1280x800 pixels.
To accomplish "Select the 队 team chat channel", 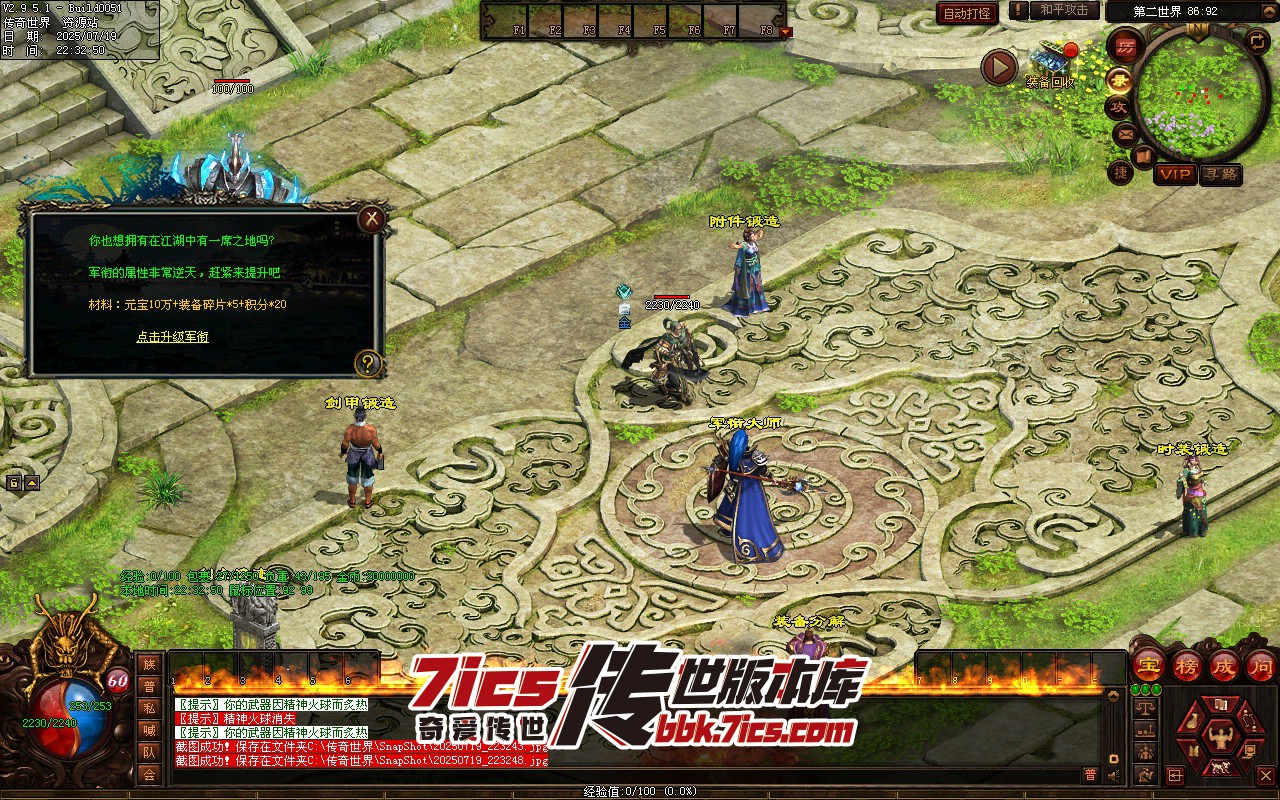I will pos(149,751).
